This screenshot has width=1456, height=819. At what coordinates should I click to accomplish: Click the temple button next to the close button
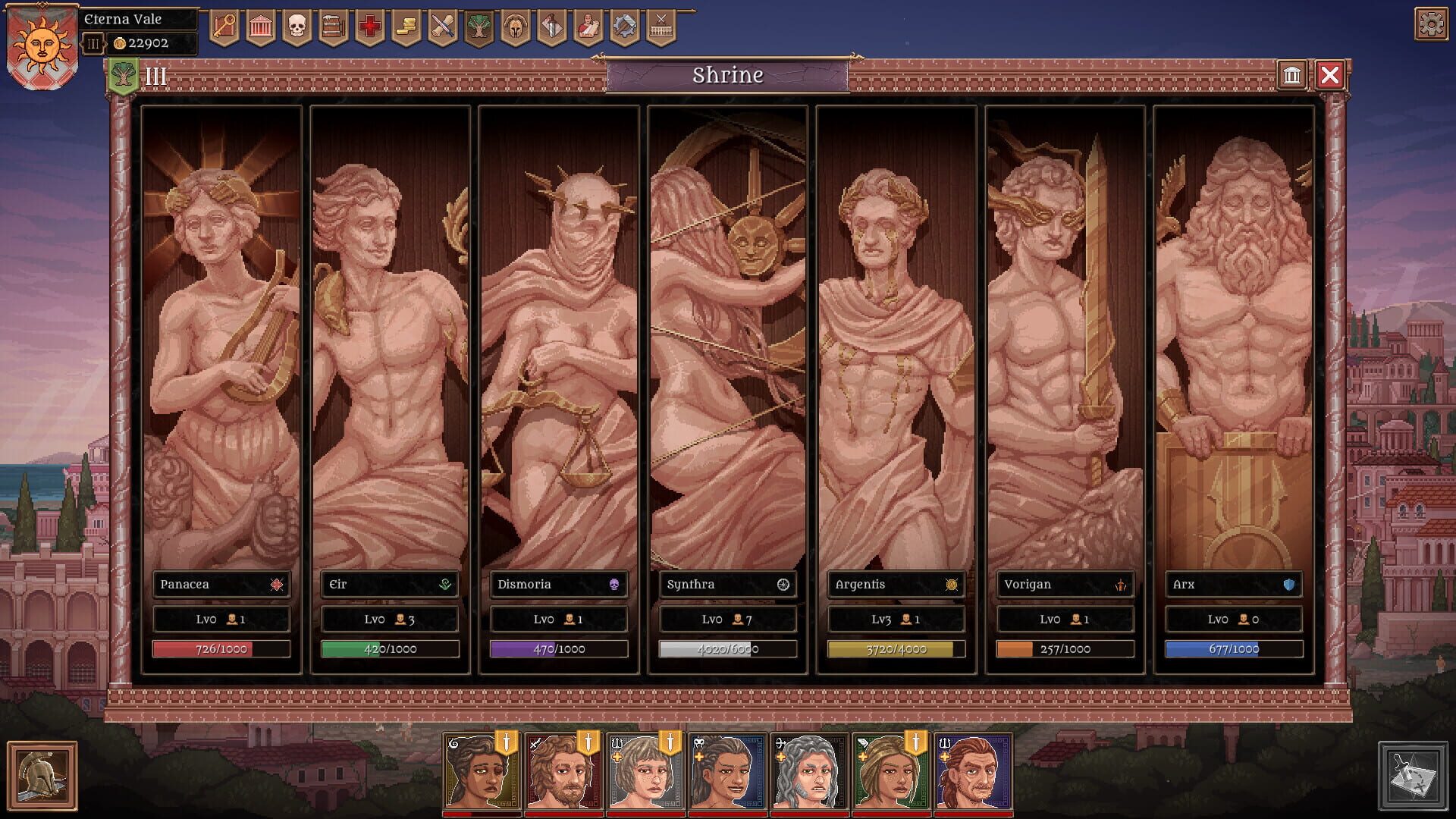coord(1291,75)
